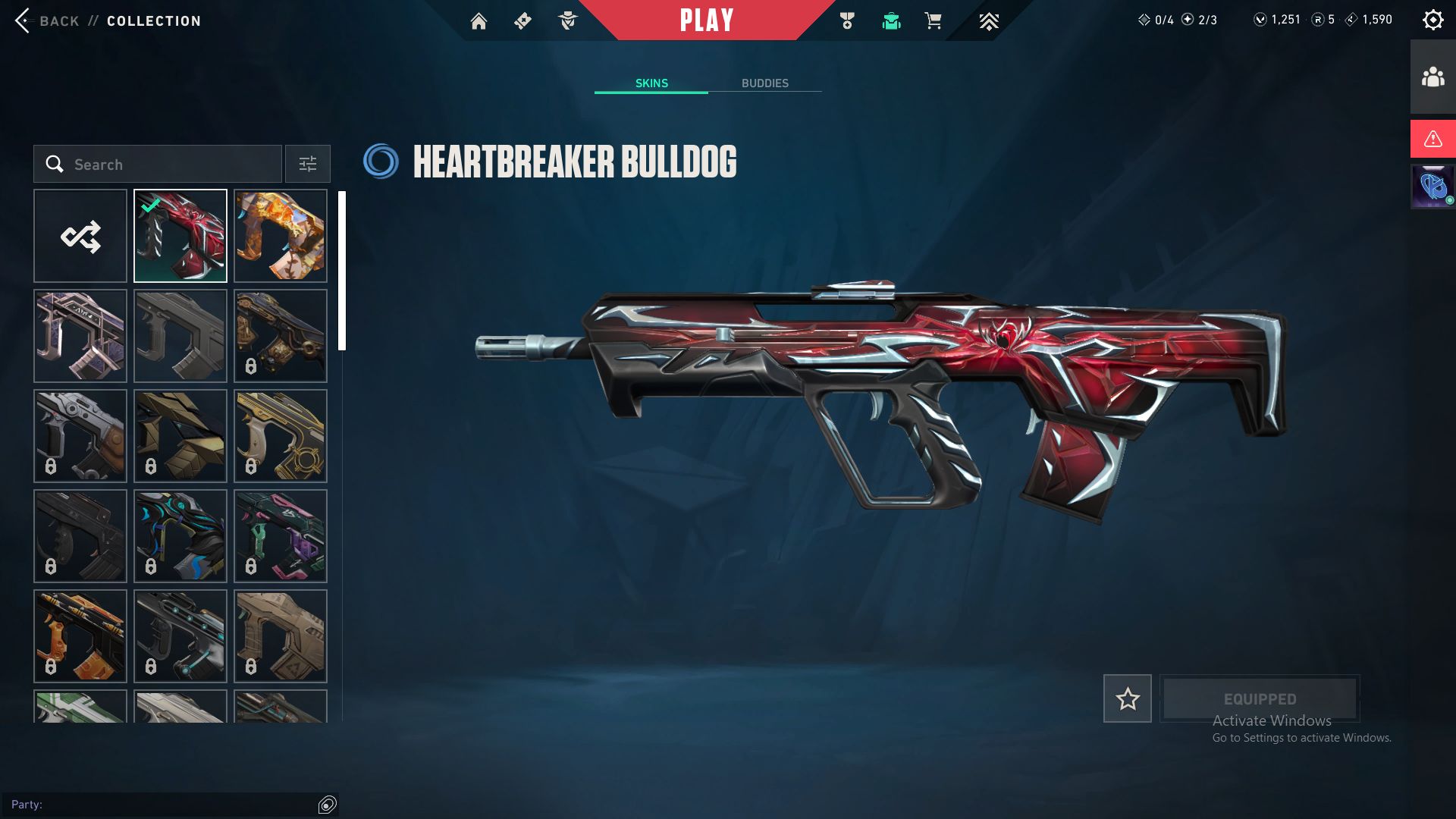1456x819 pixels.
Task: Open the skin filter options
Action: point(308,165)
